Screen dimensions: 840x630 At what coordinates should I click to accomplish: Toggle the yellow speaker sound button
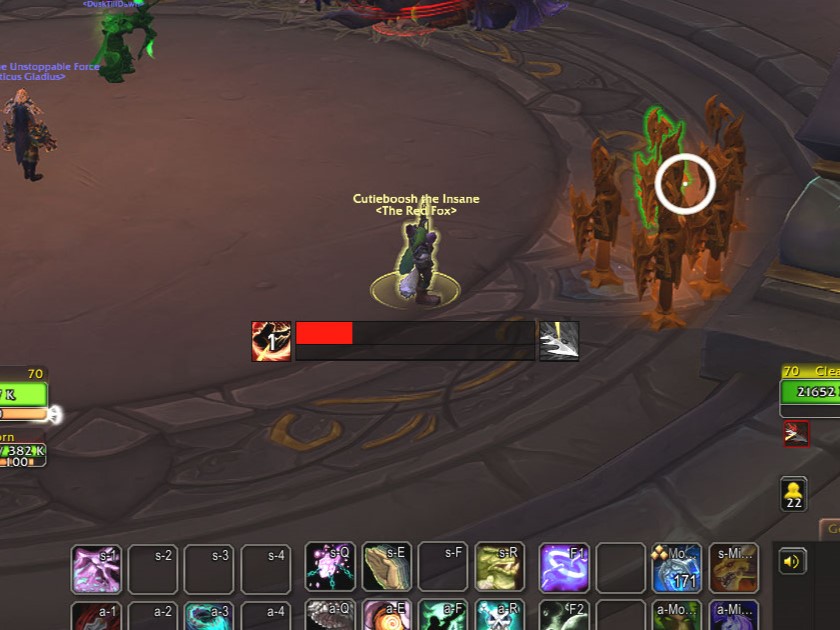point(792,561)
